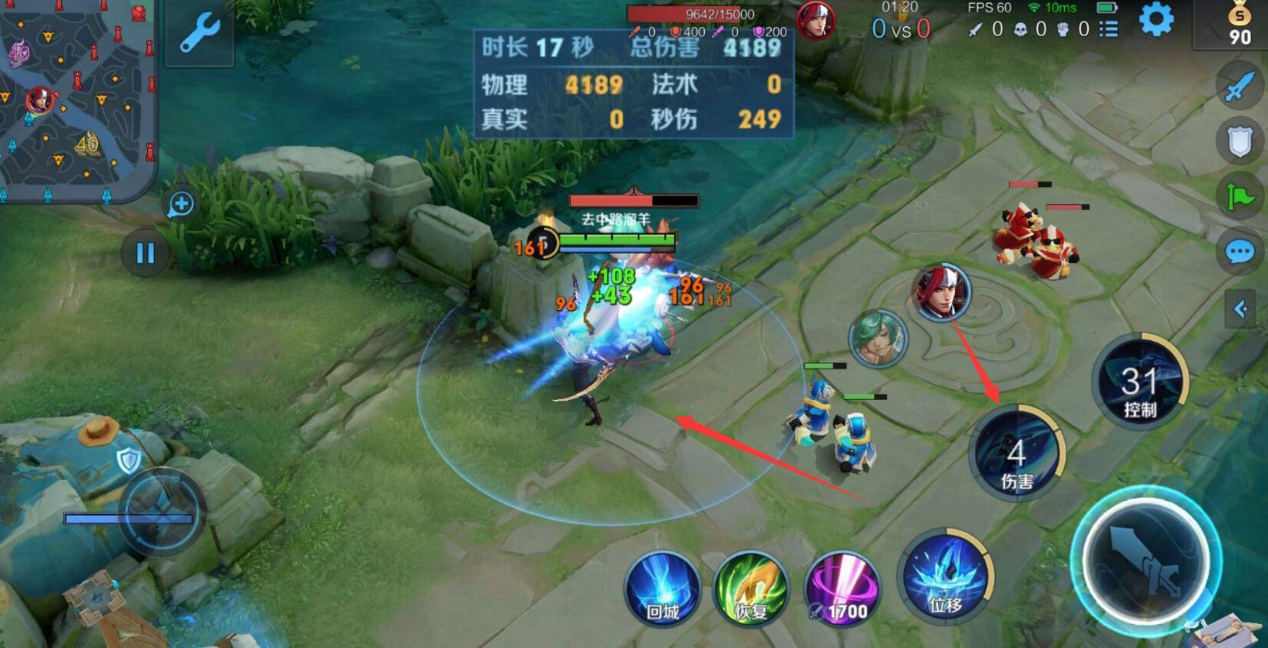Target the green-haired hero portrait

tap(878, 338)
